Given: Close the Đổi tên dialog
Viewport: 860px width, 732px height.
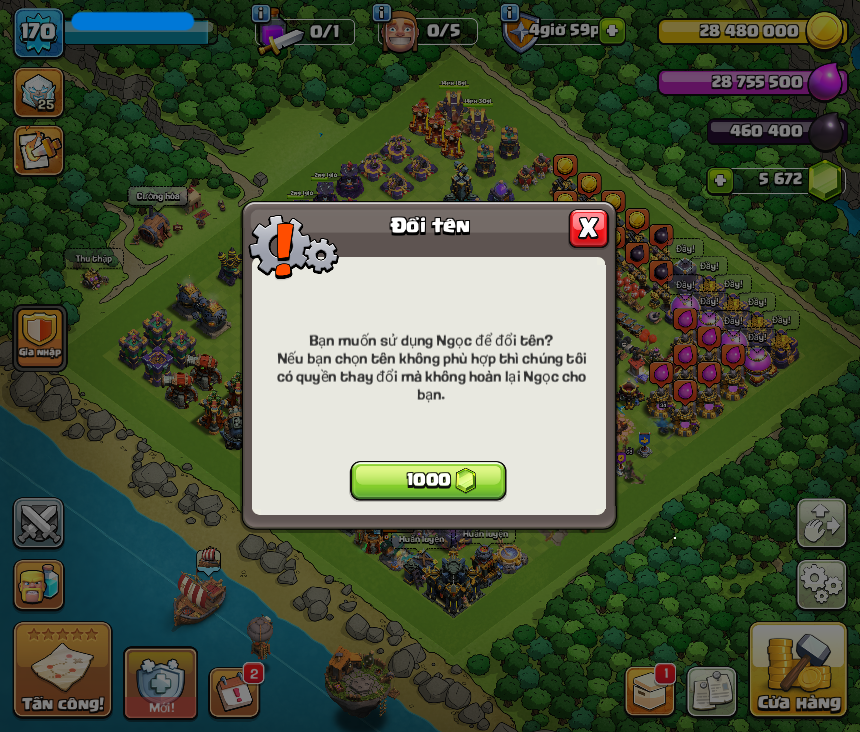Looking at the screenshot, I should pyautogui.click(x=588, y=228).
